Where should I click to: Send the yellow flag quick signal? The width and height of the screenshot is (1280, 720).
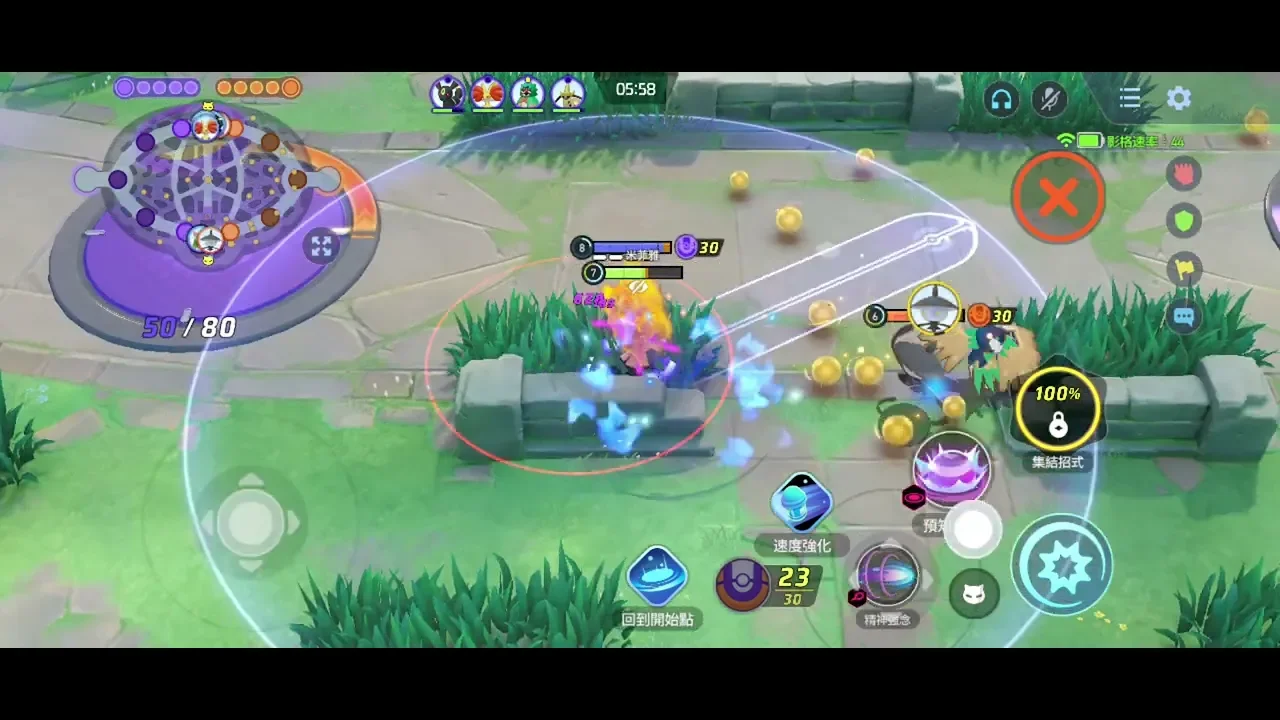1185,268
